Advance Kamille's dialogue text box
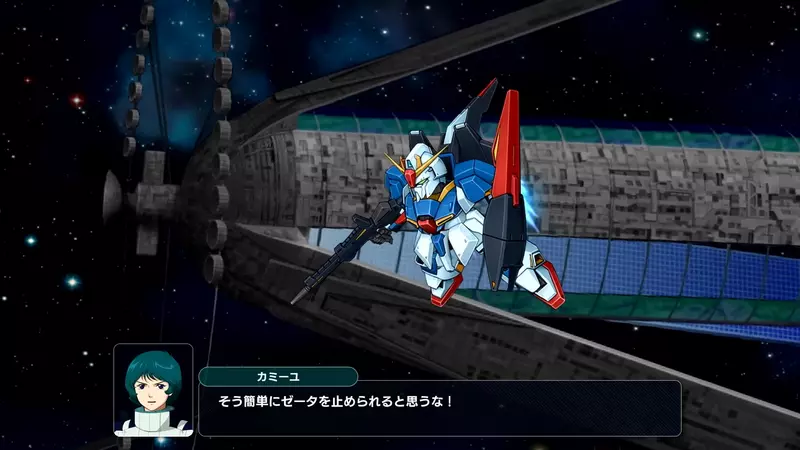 click(439, 407)
